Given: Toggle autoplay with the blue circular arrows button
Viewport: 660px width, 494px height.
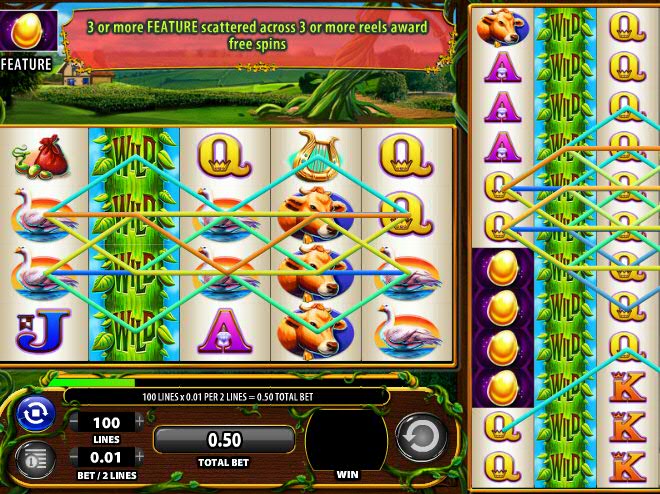Looking at the screenshot, I should [x=34, y=415].
